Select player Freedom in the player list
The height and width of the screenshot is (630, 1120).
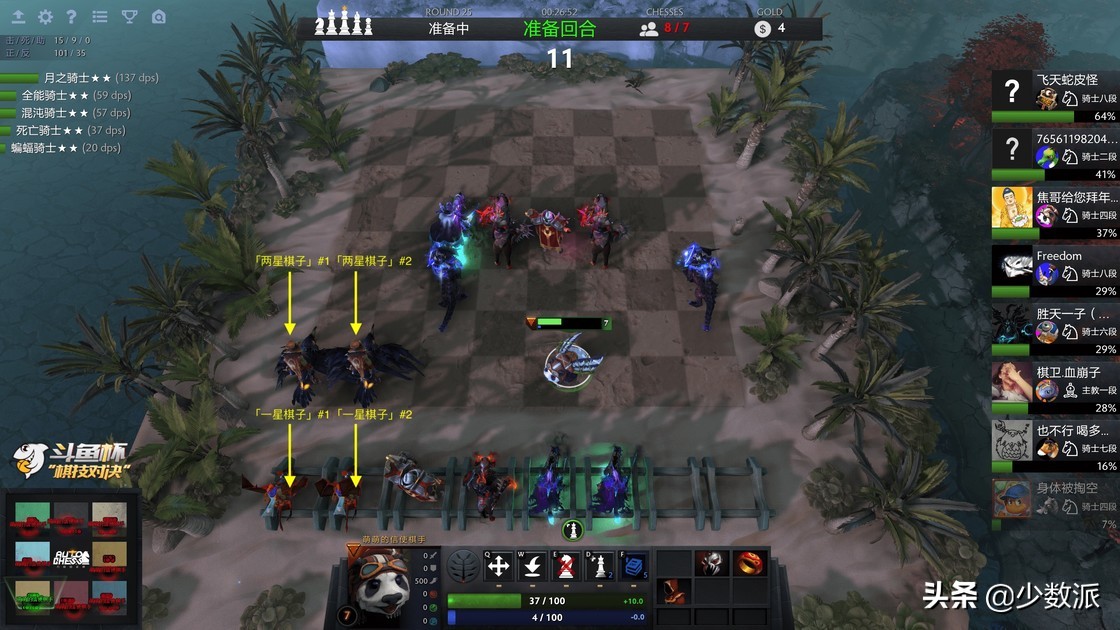click(1054, 270)
